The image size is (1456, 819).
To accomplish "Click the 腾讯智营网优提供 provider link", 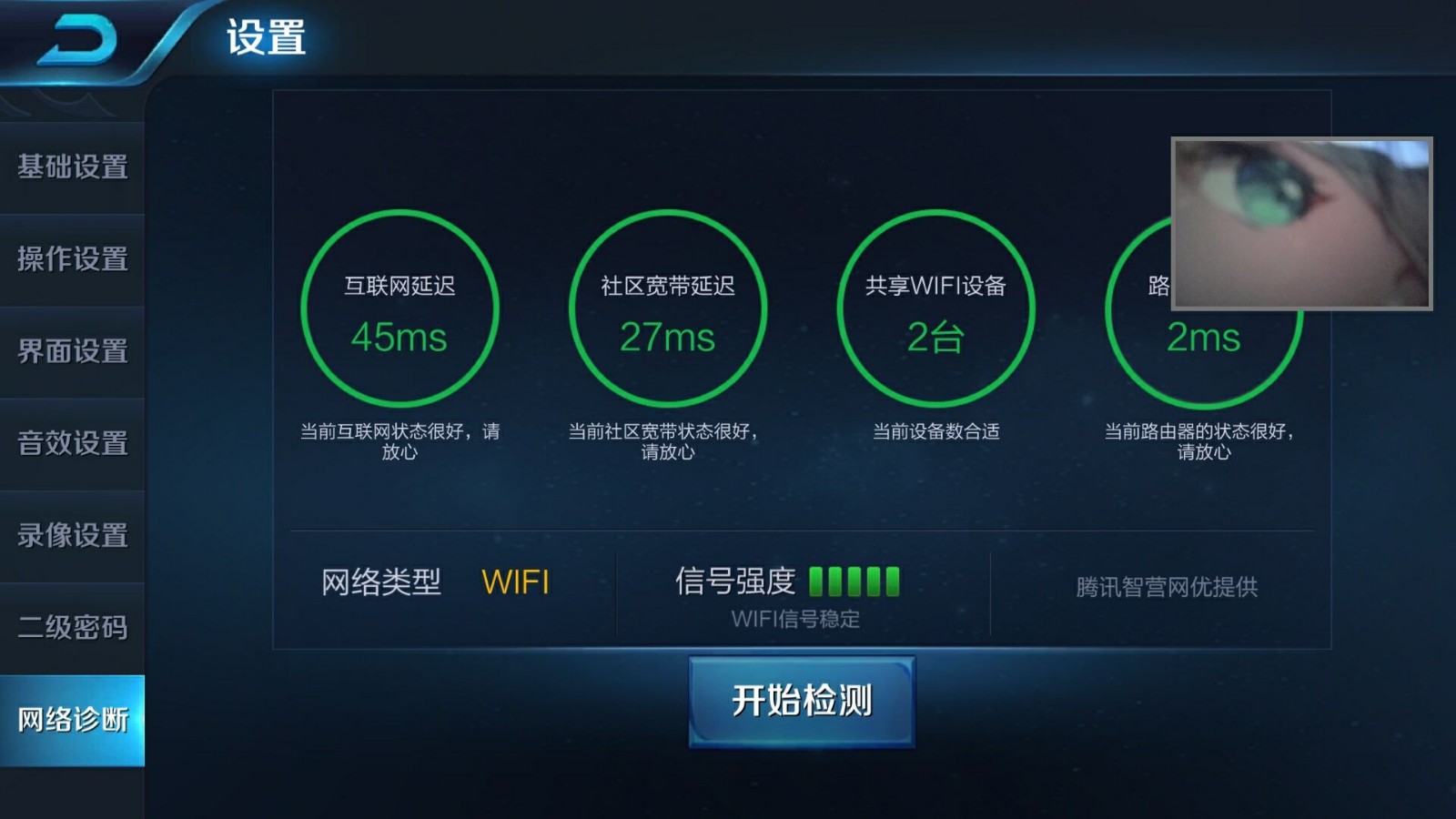I will (1167, 589).
